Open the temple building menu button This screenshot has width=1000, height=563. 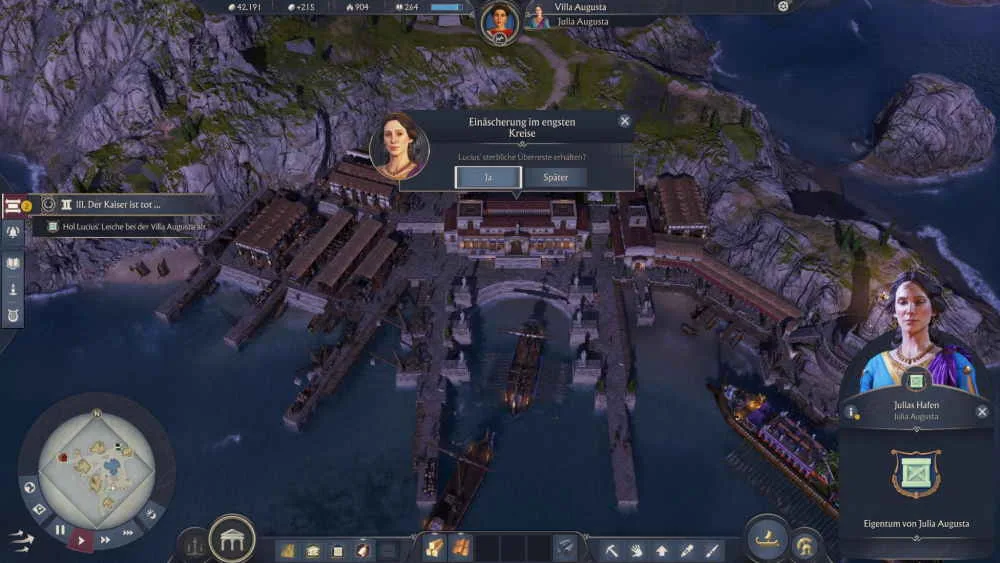click(x=232, y=539)
